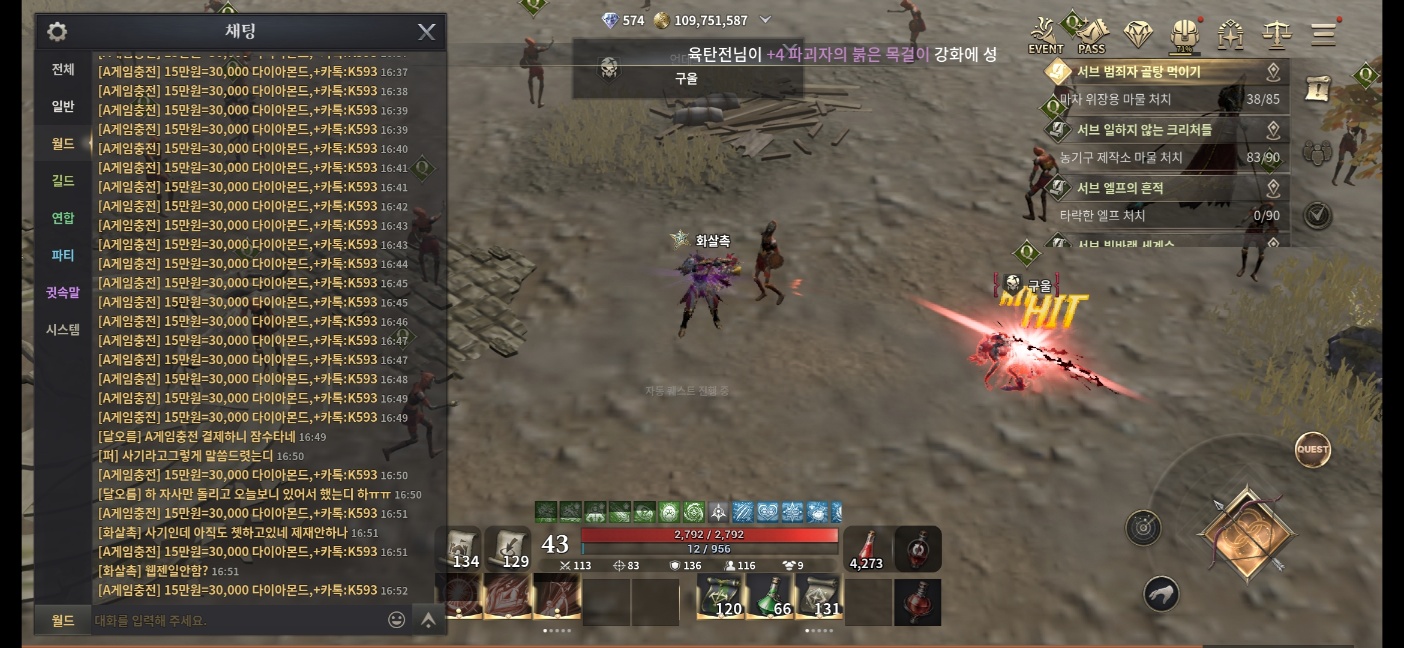Viewport: 1404px width, 648px height.
Task: Open the hamburger main menu
Action: click(1324, 34)
